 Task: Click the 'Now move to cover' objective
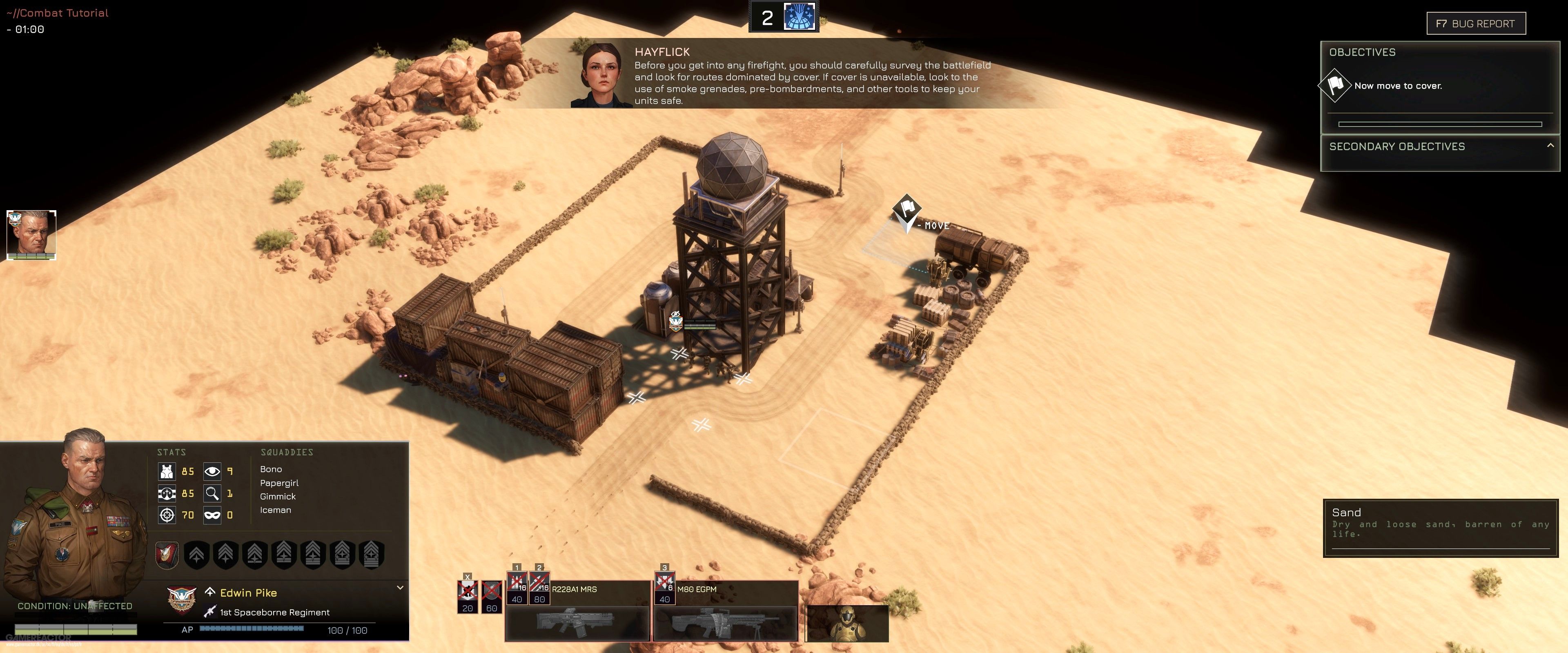coord(1398,86)
